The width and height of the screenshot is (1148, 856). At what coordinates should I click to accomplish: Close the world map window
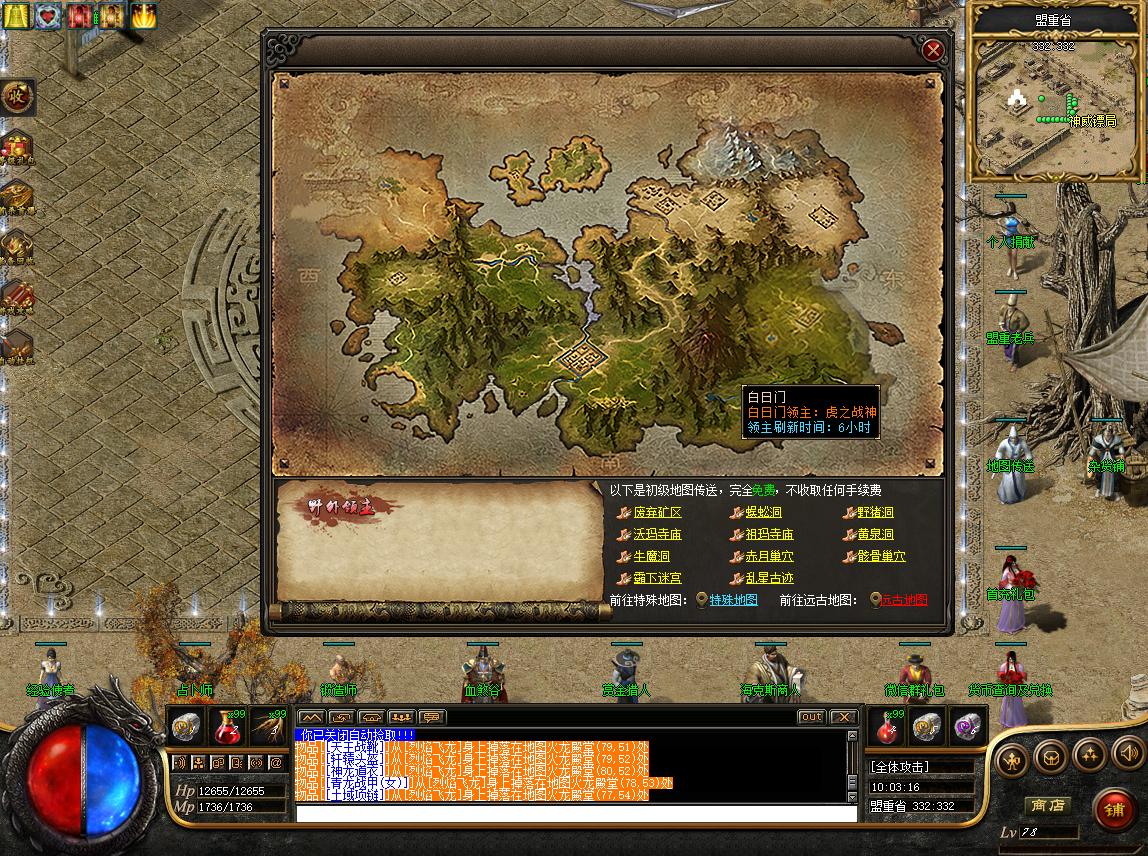933,50
